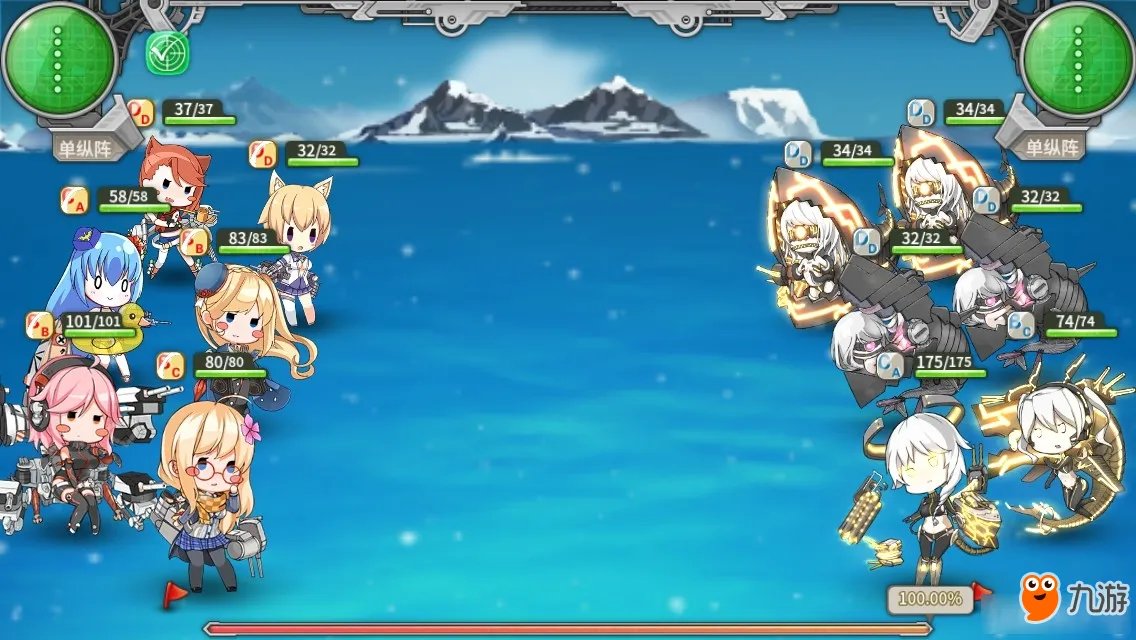Click the enemy 单纵阵 formation label

[1052, 148]
